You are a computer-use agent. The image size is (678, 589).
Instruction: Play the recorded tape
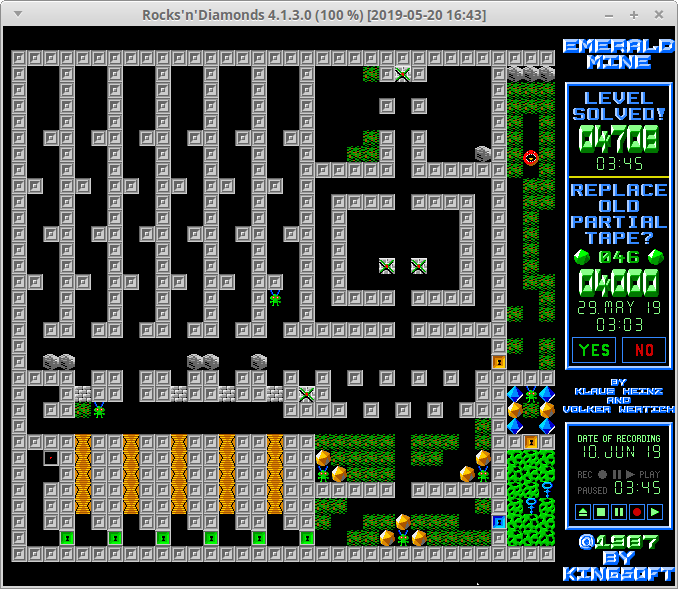pos(655,512)
